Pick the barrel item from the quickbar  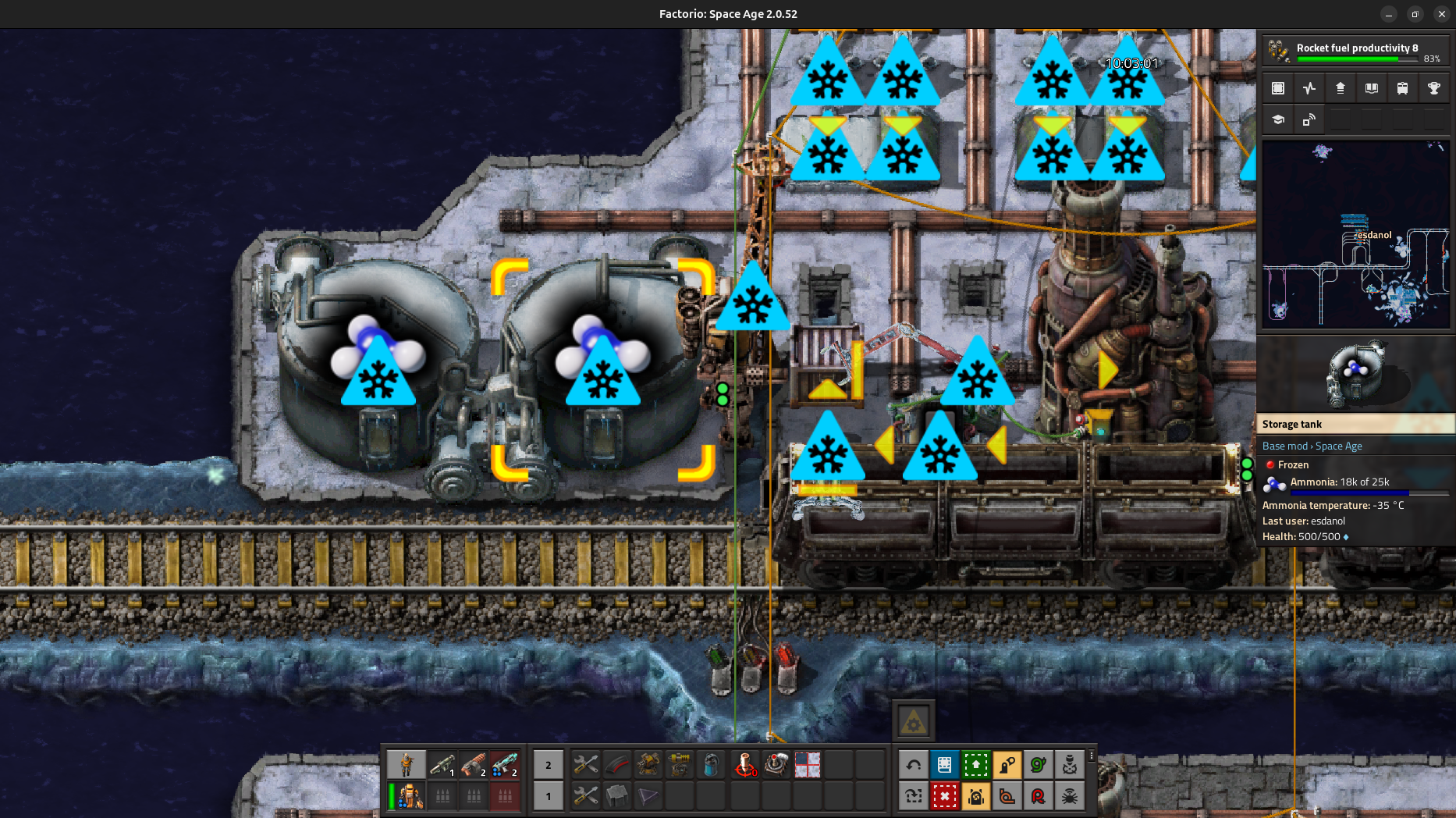[710, 765]
